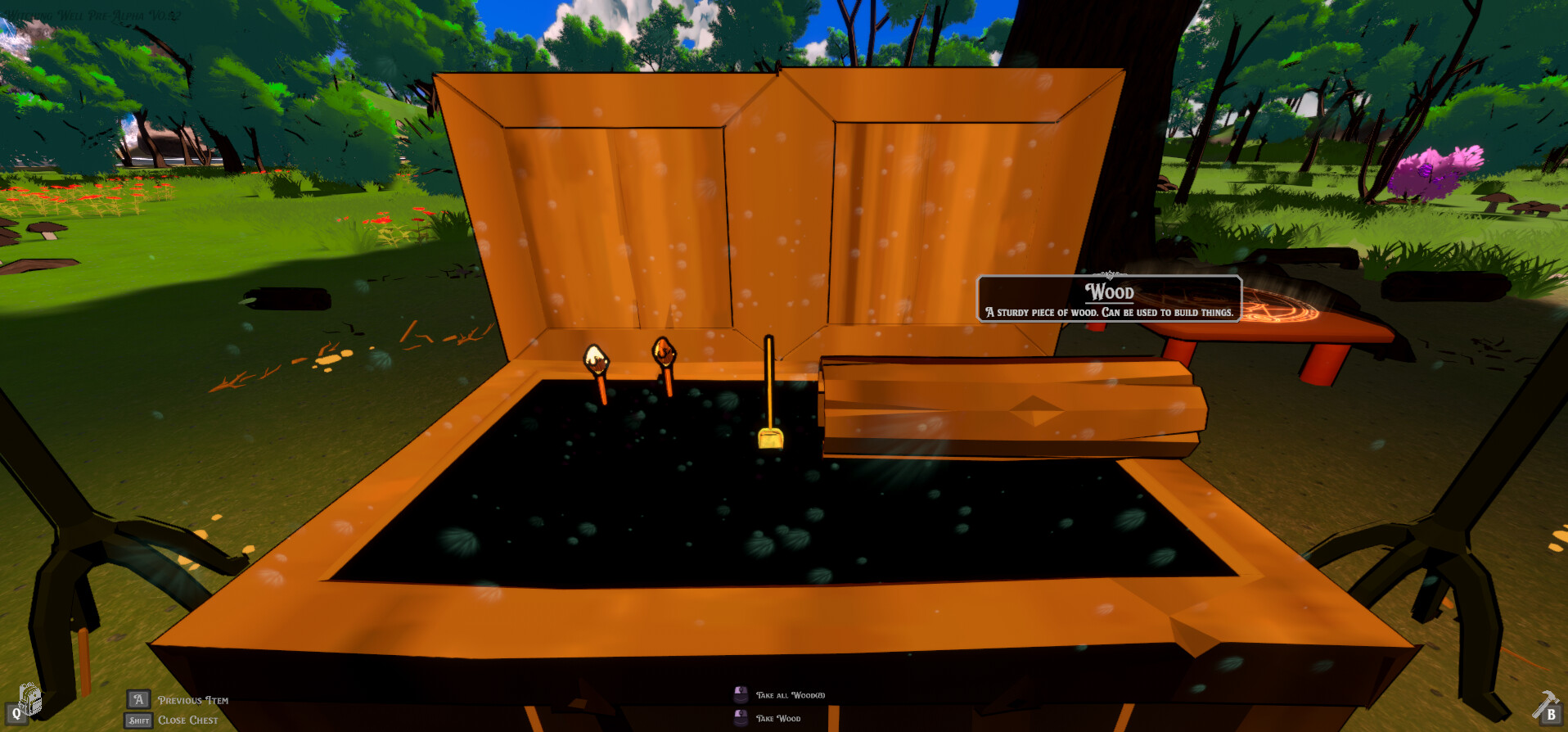This screenshot has height=732, width=1568.
Task: Click Previous Item label
Action: point(193,700)
